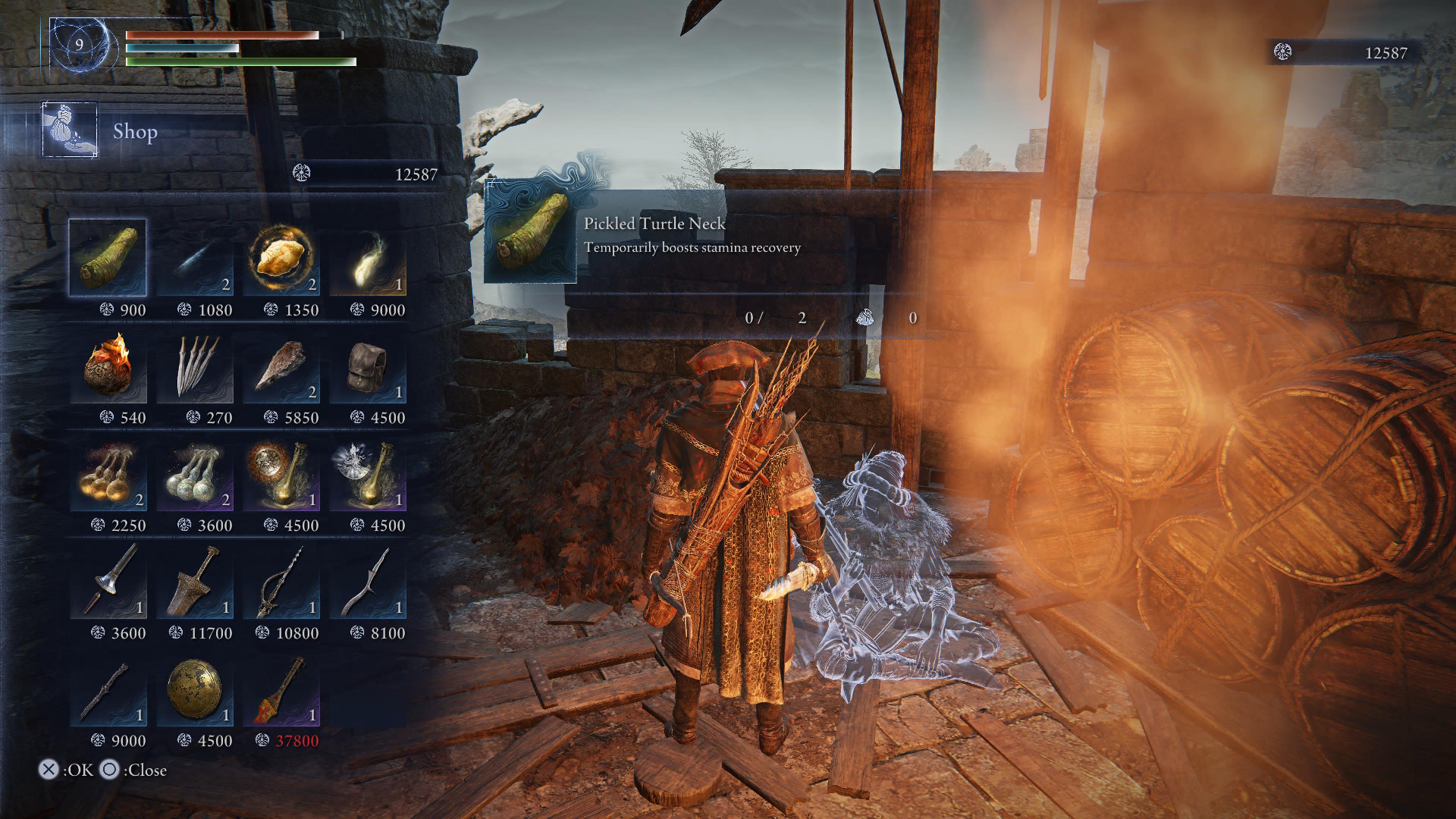This screenshot has width=1456, height=819.
Task: Choose the throwing daggers priced 270
Action: tap(195, 366)
